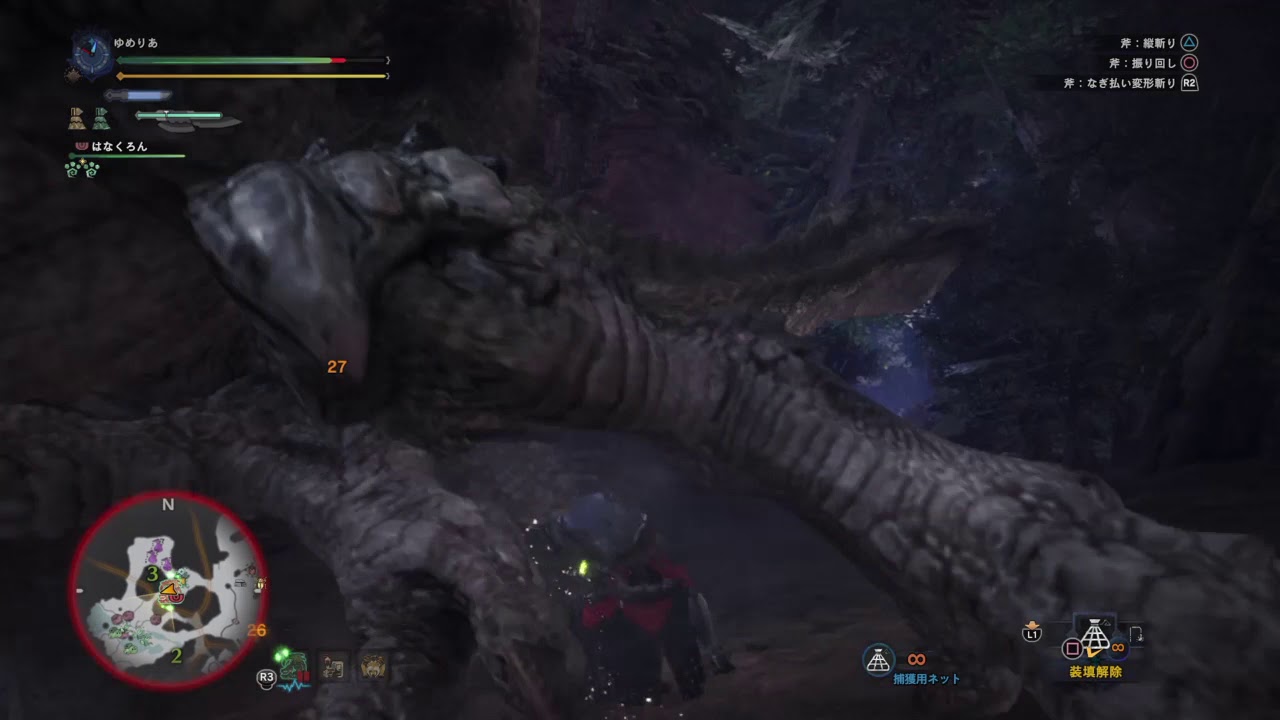Click the triangle icon beside 斧：縦斬り

(1189, 42)
